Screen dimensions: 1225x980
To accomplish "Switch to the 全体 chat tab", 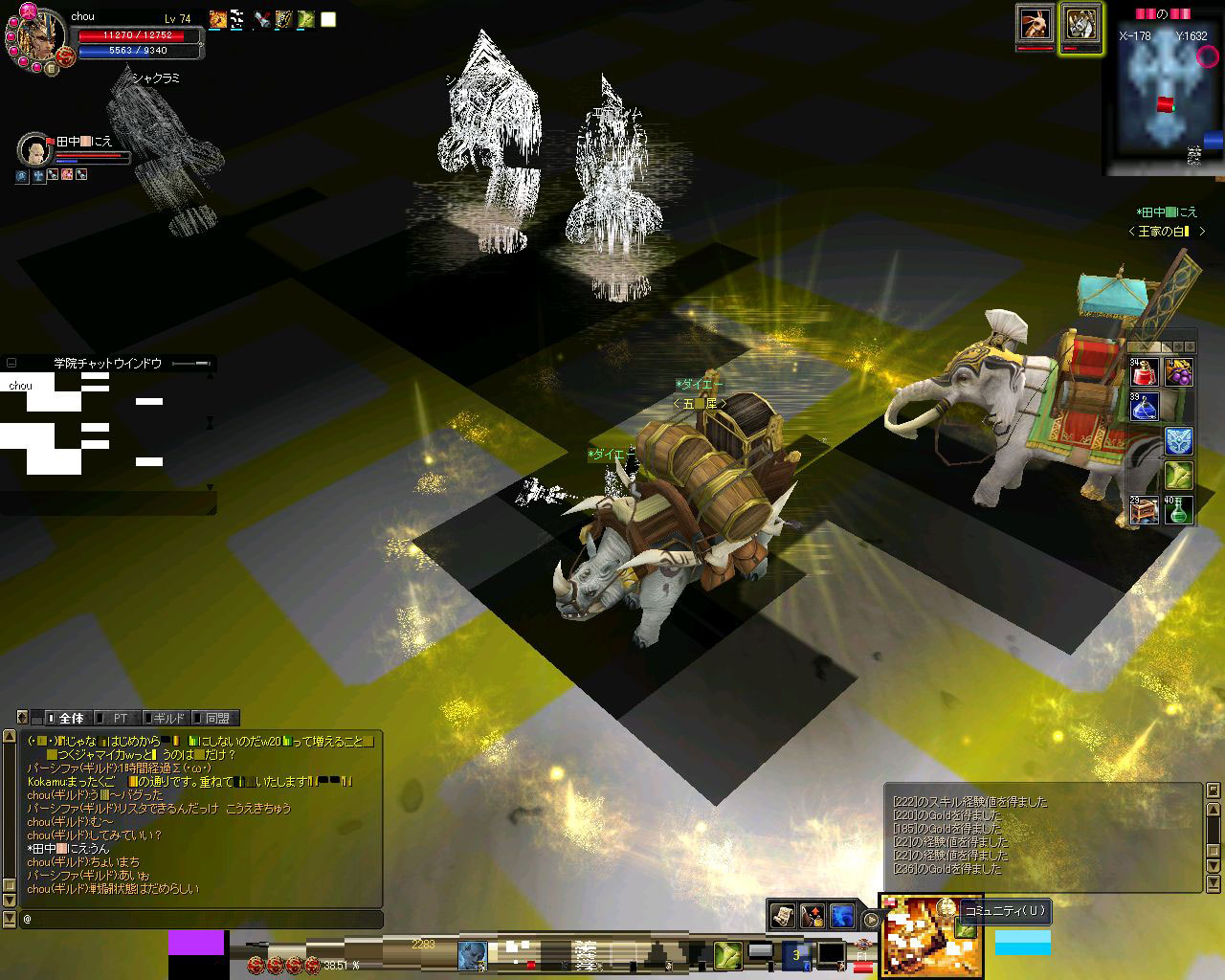I will (70, 718).
